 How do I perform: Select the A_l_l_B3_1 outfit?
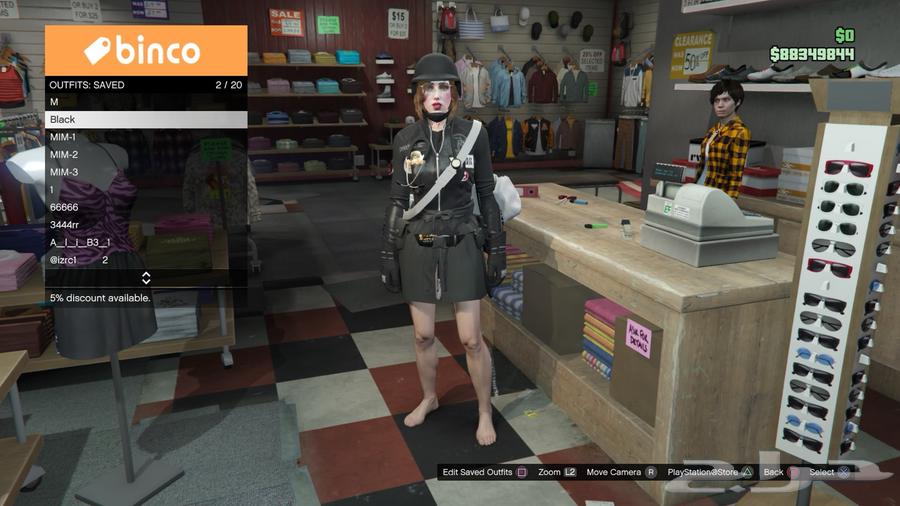pyautogui.click(x=146, y=242)
